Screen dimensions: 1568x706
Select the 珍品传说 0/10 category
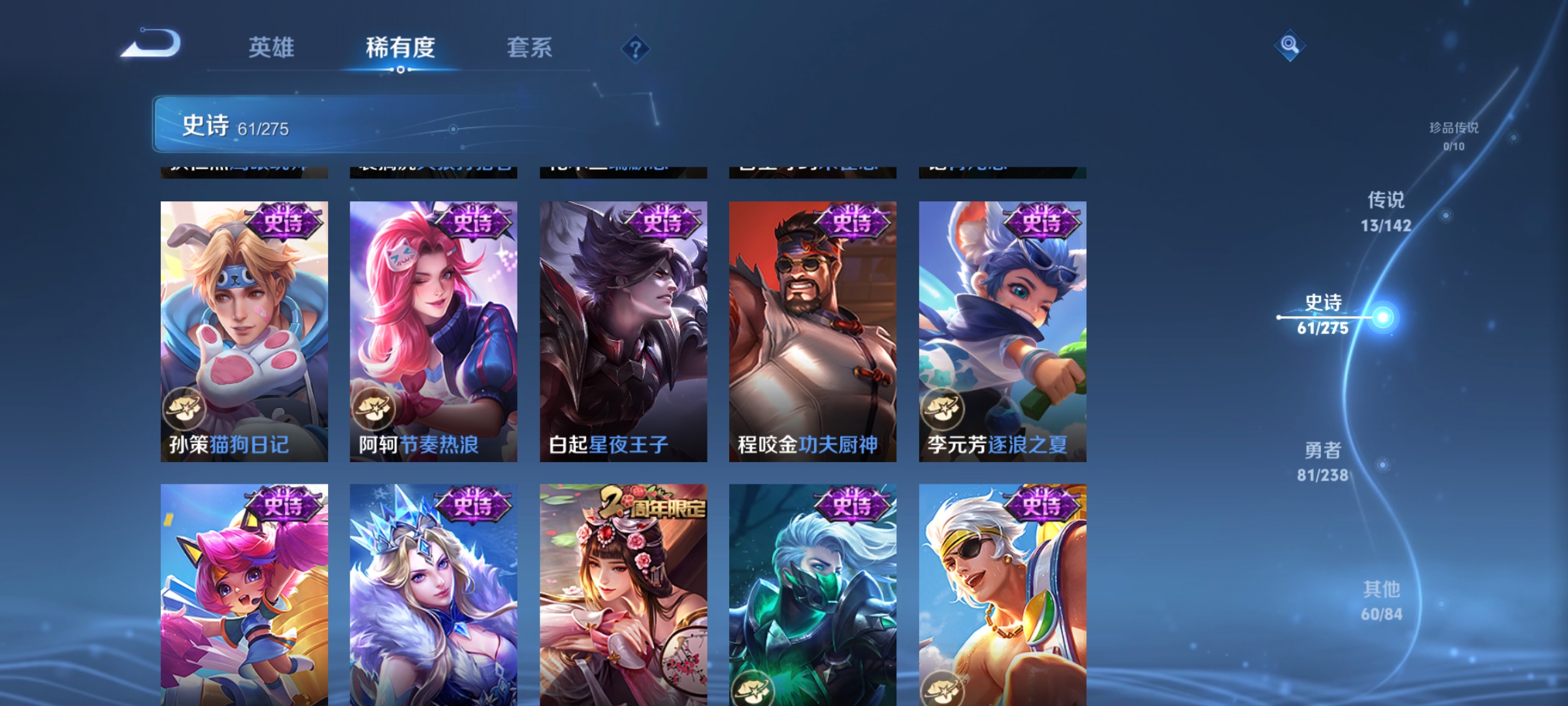click(x=1455, y=137)
